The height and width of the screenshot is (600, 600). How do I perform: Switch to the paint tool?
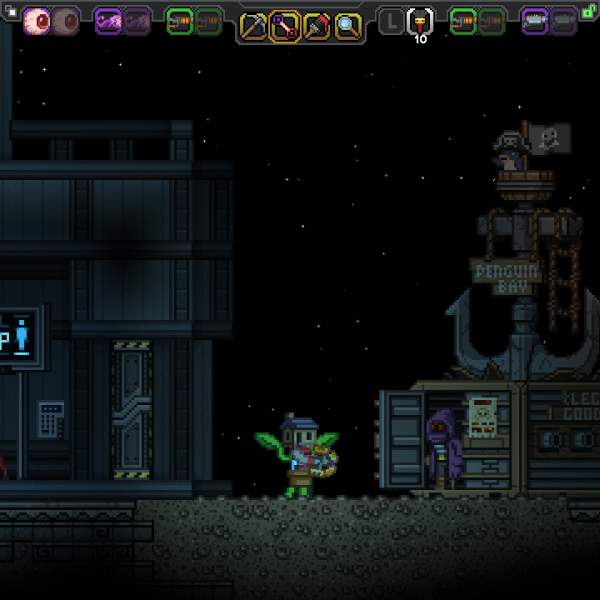[316, 26]
